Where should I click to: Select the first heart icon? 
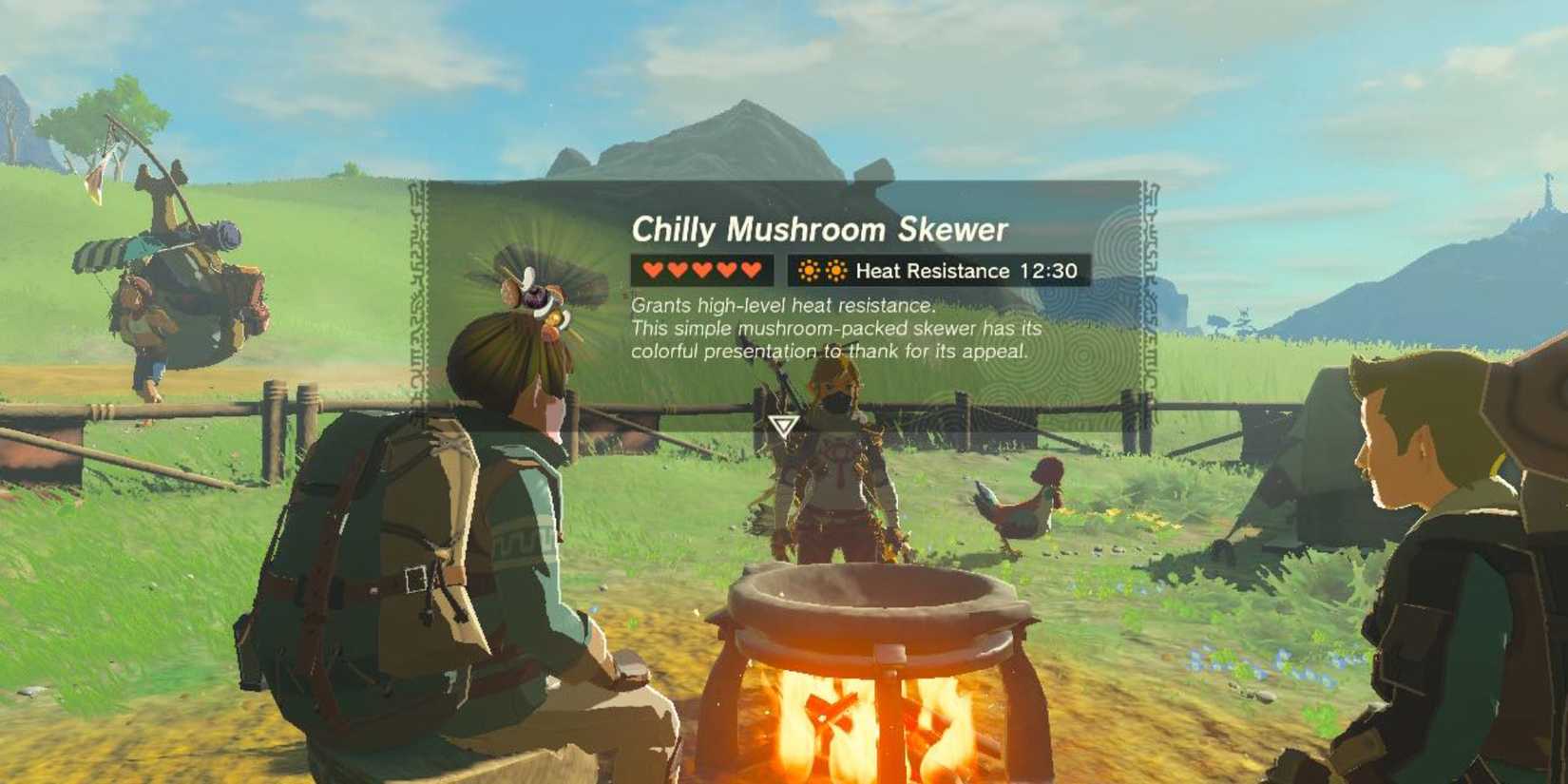click(x=653, y=270)
